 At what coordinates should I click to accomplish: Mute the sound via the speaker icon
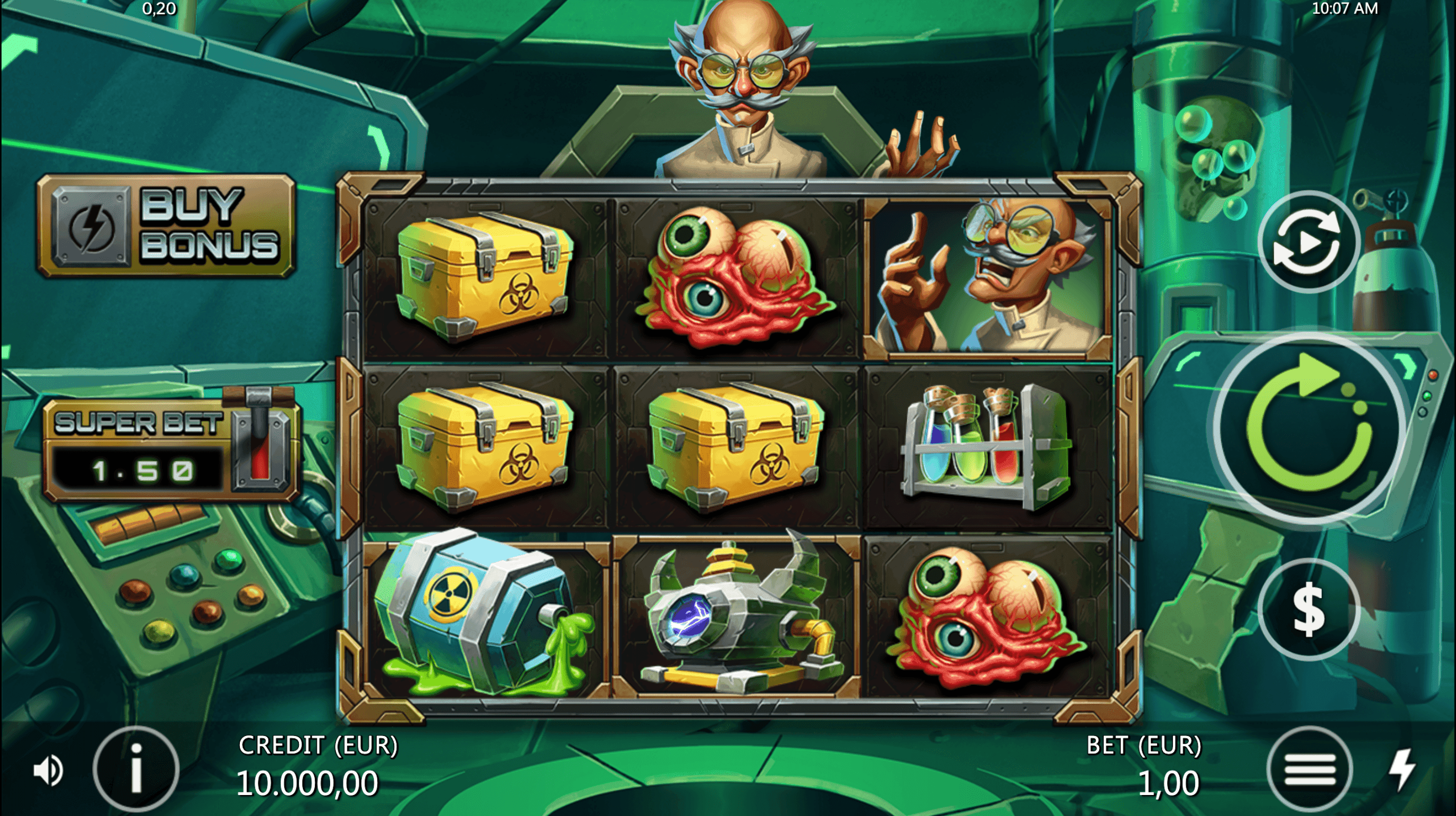[x=49, y=770]
